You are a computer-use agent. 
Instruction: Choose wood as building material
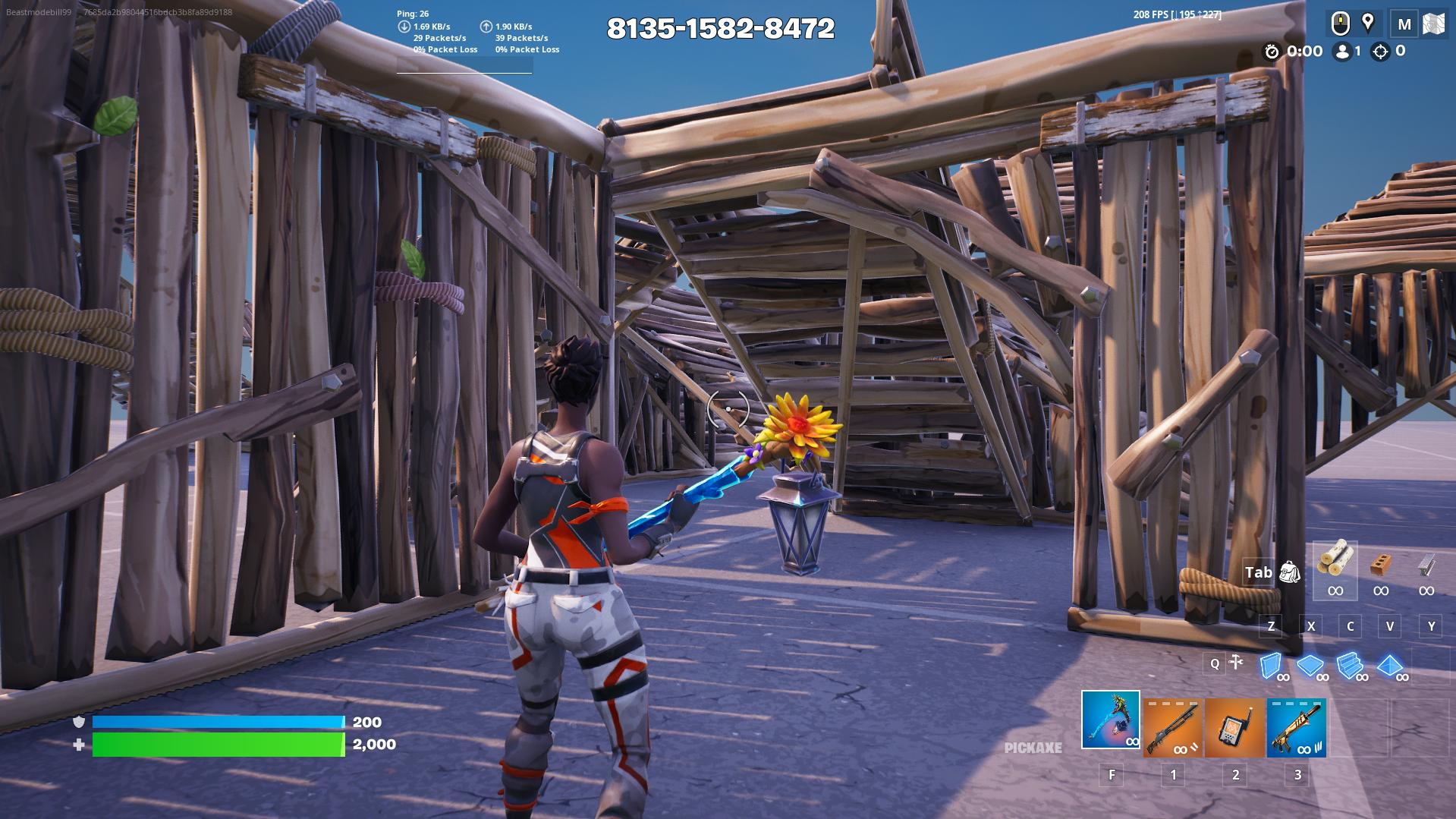pos(1335,562)
